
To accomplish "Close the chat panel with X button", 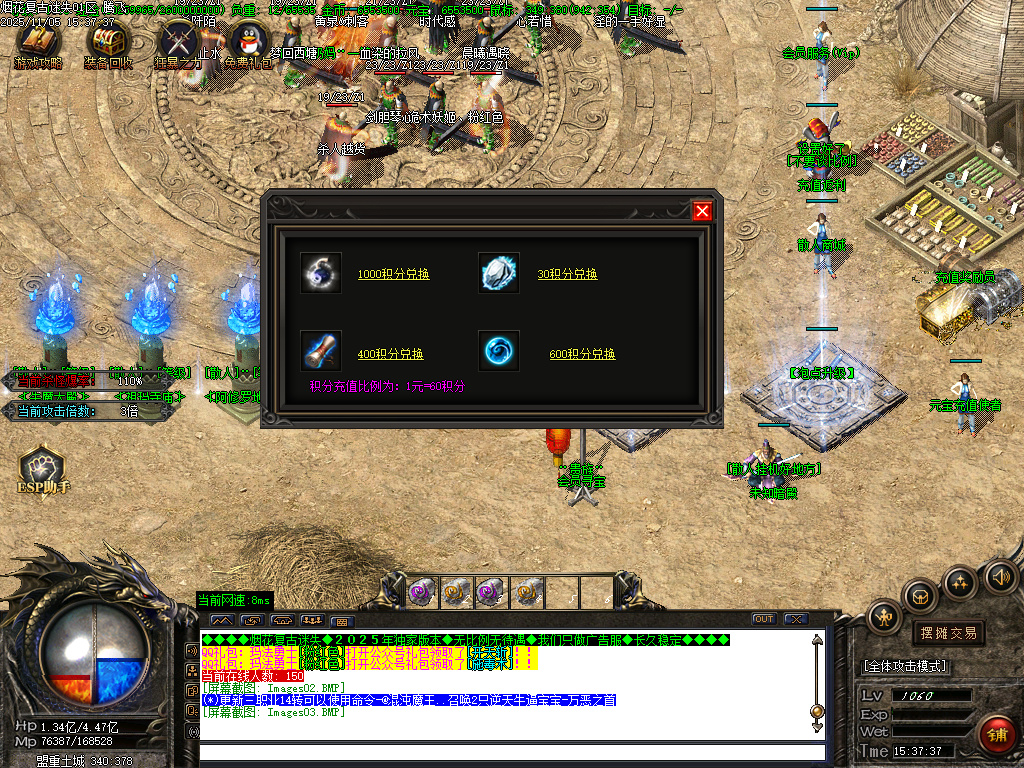I will (x=796, y=619).
